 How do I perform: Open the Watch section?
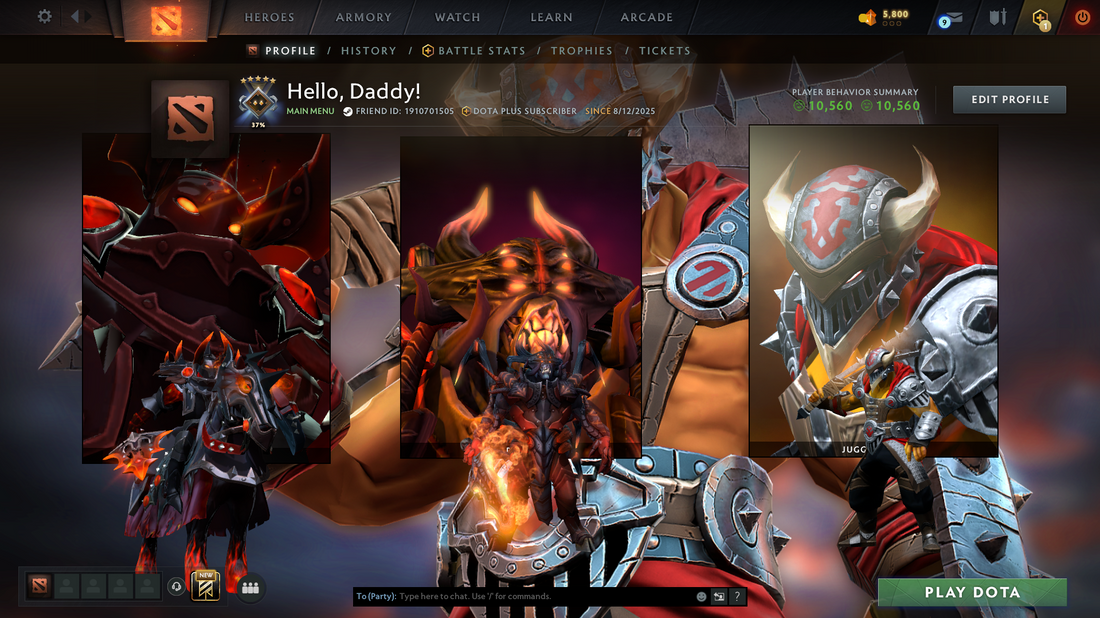click(458, 17)
